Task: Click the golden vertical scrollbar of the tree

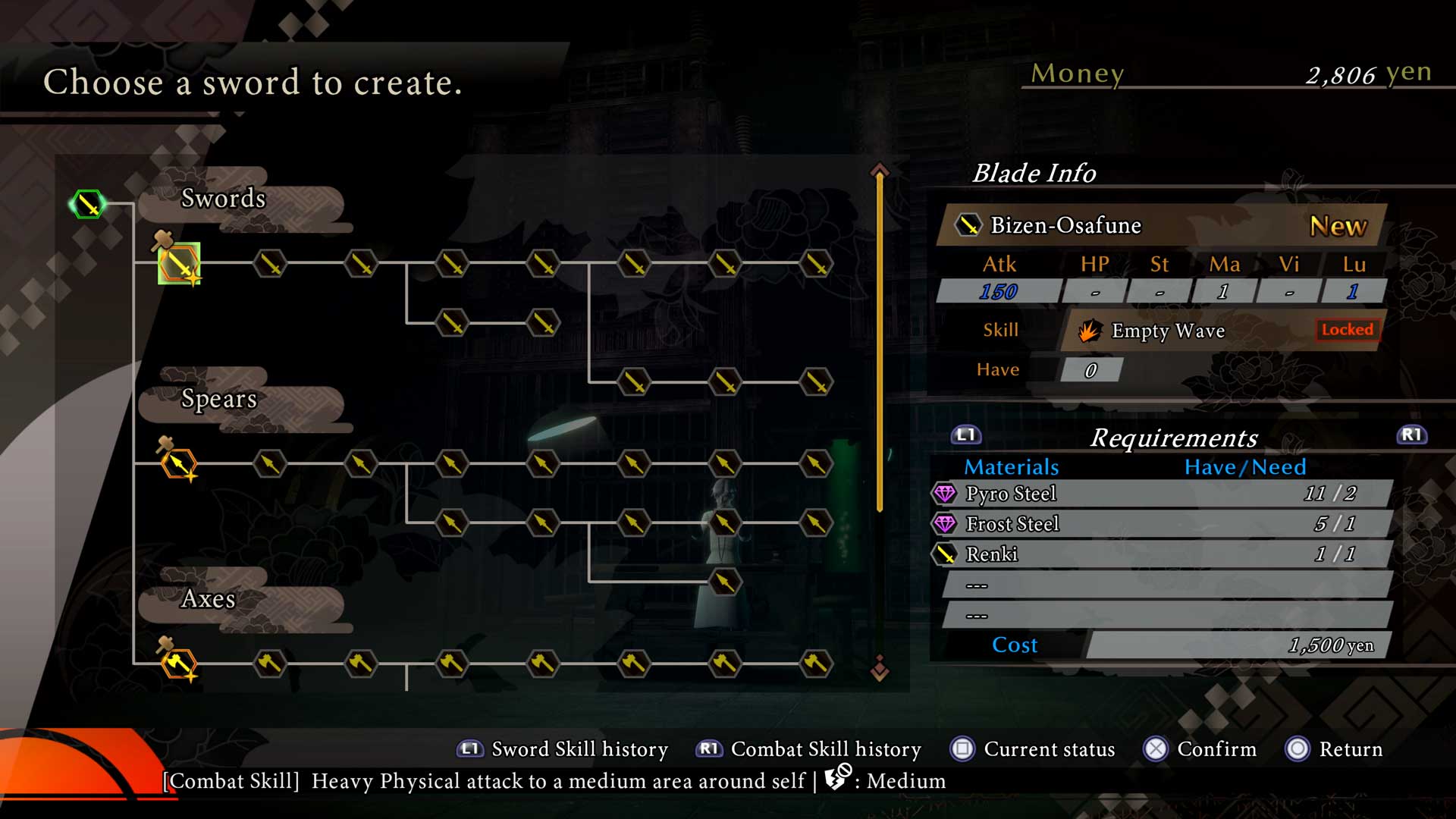Action: point(880,341)
